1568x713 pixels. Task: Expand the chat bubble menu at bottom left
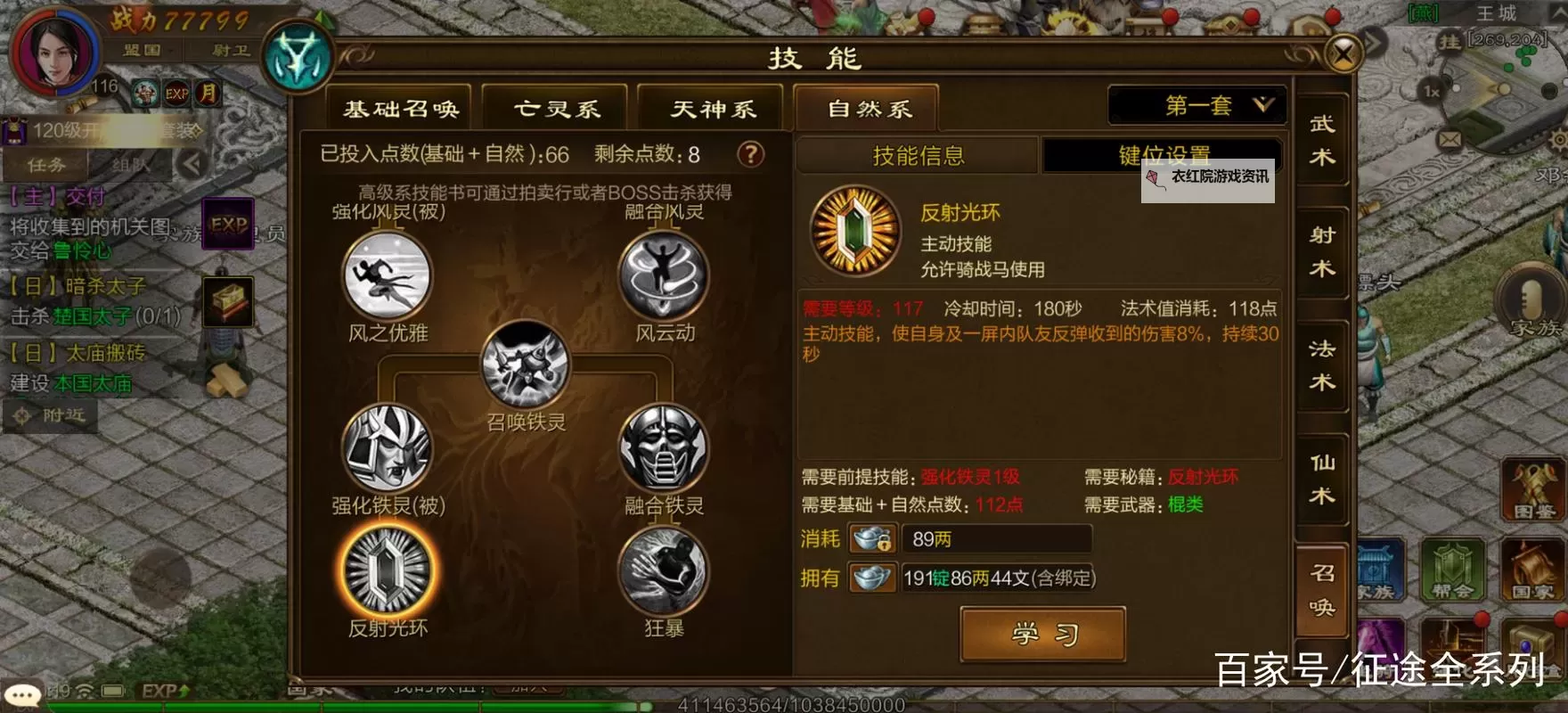[x=22, y=691]
